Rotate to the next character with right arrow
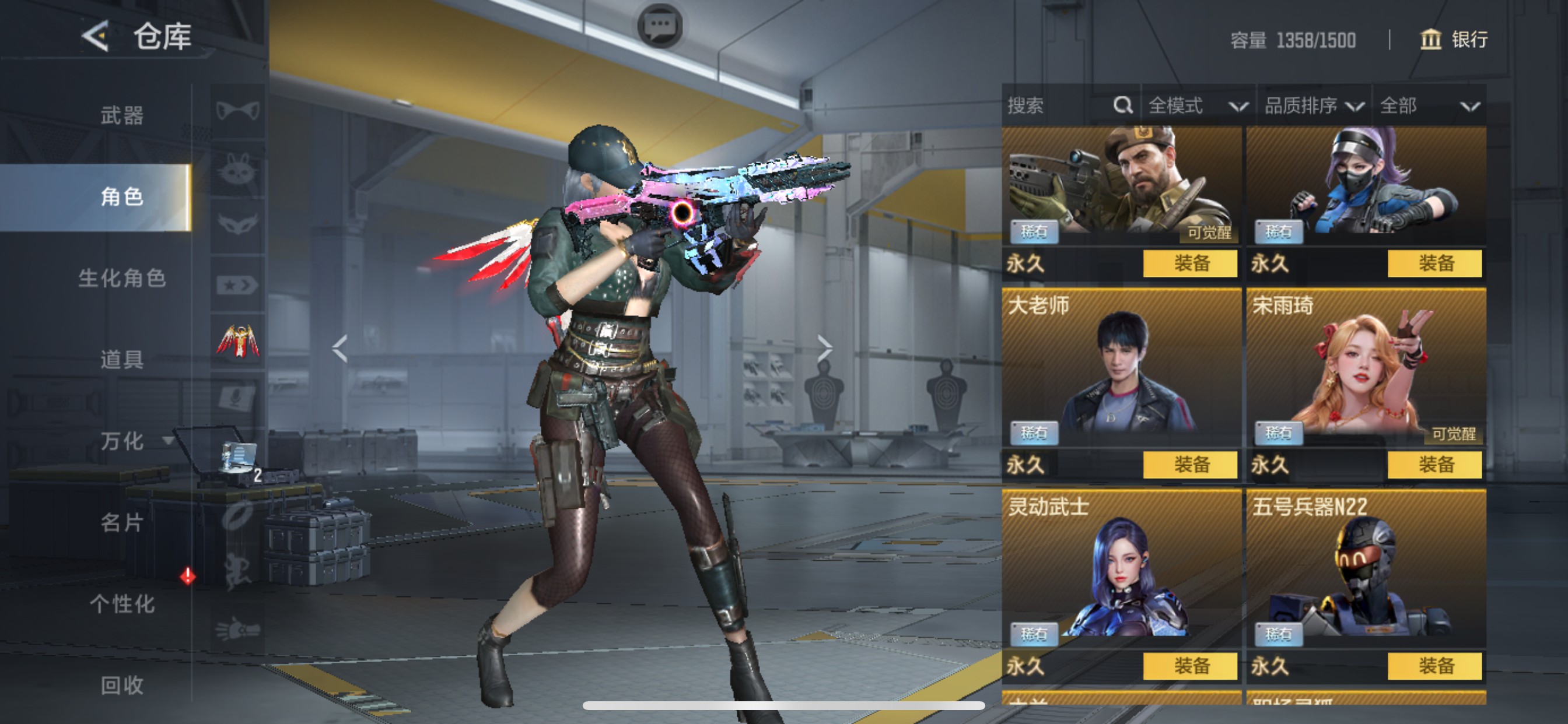Screen dimensions: 1568x724 click(x=825, y=348)
